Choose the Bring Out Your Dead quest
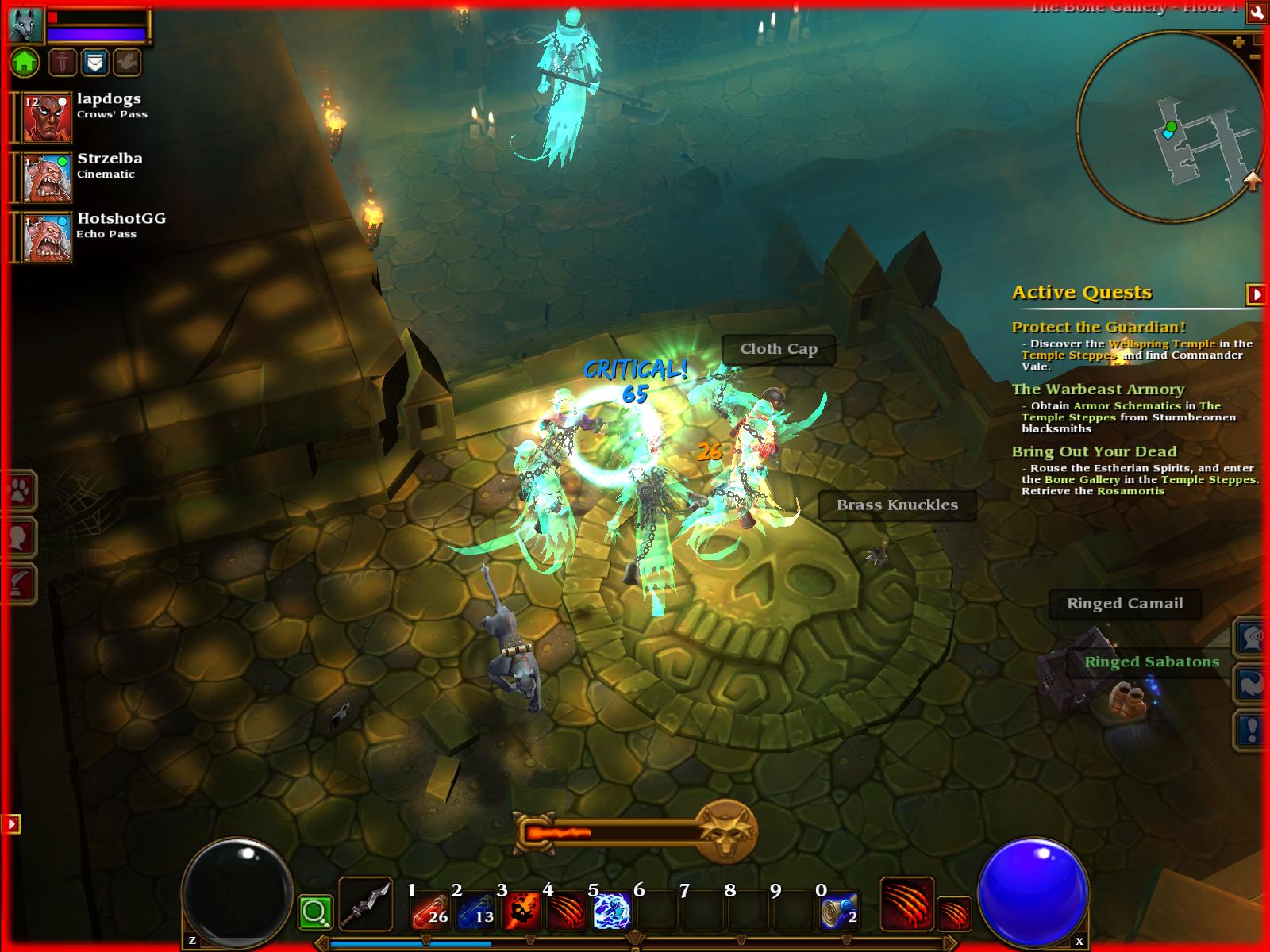1270x952 pixels. [1094, 452]
